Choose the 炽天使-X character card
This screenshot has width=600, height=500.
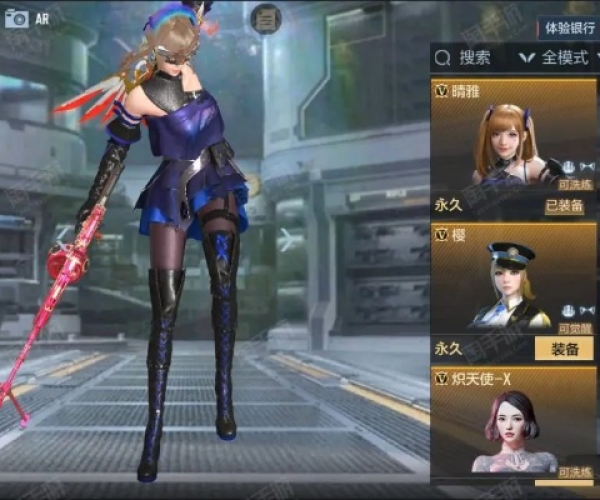click(514, 425)
